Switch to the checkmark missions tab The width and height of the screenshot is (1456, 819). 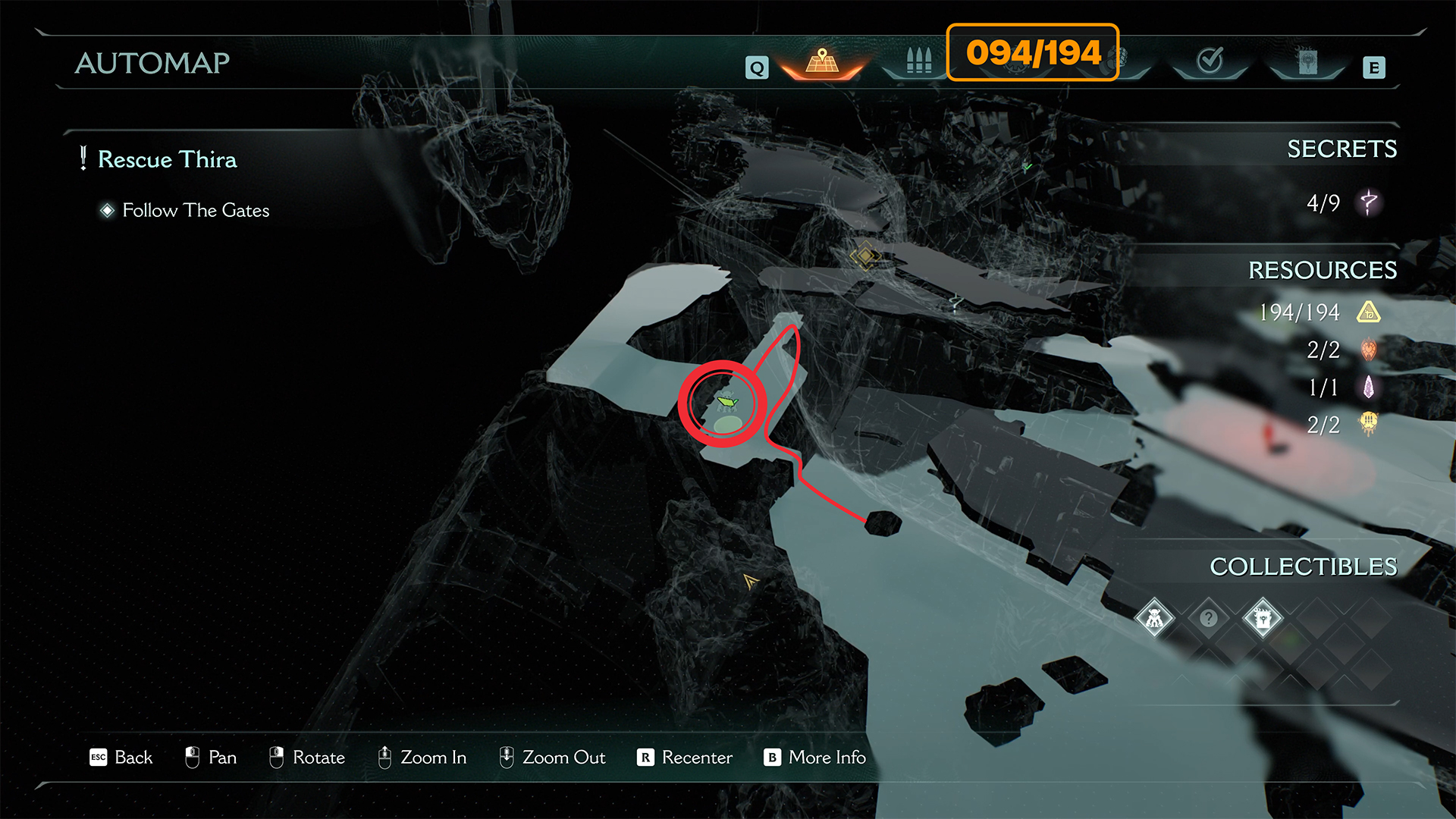coord(1210,61)
